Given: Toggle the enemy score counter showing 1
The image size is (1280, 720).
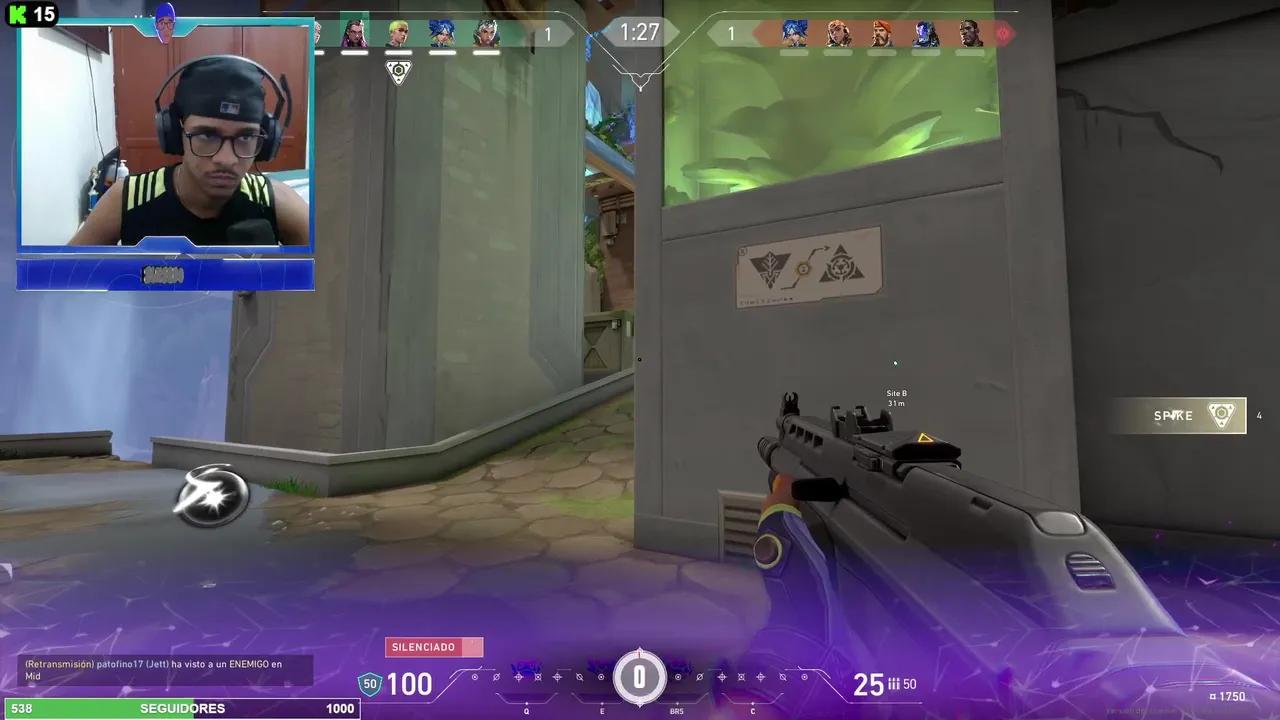Looking at the screenshot, I should (732, 33).
